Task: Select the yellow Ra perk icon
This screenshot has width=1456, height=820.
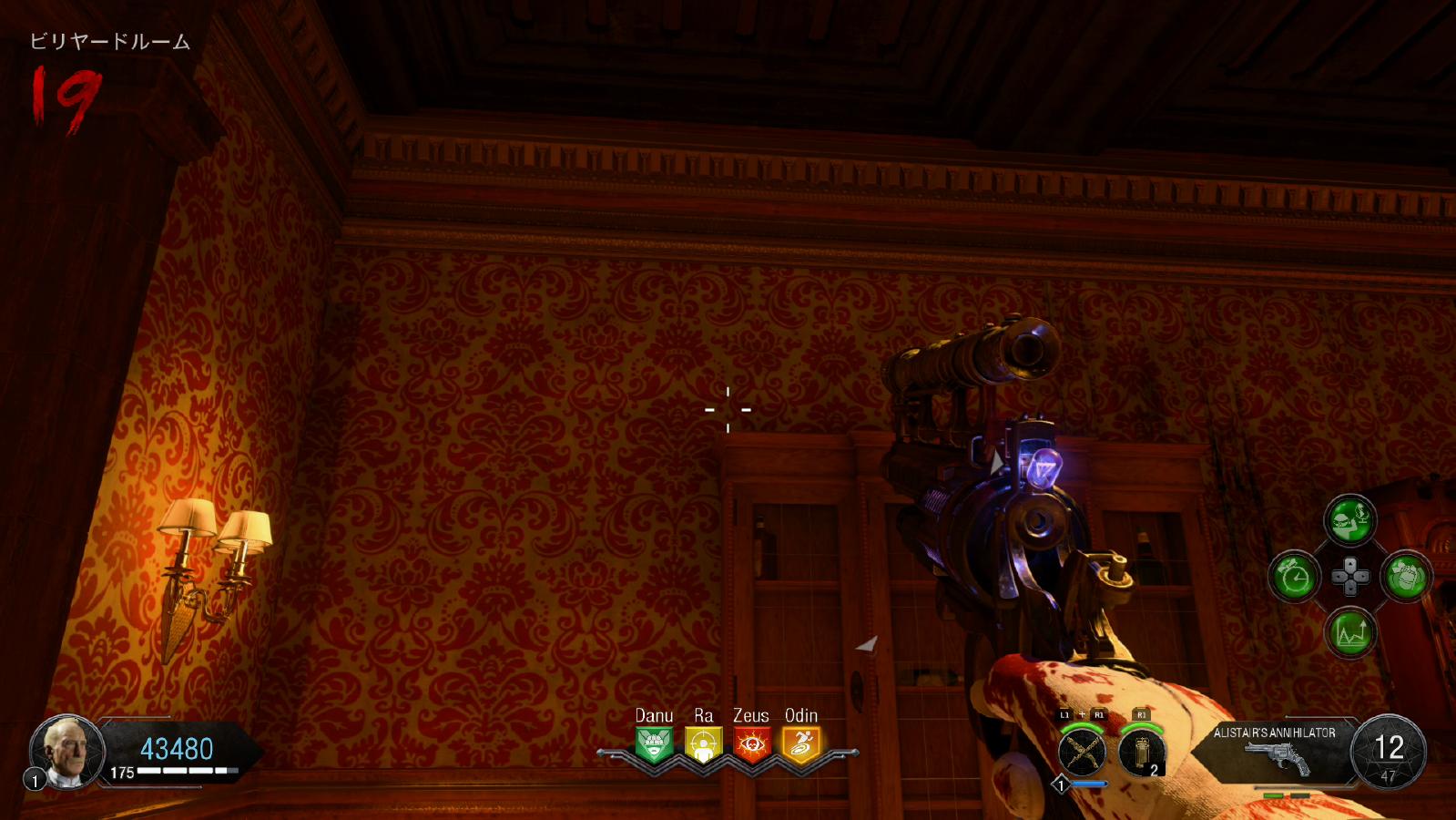Action: click(703, 745)
